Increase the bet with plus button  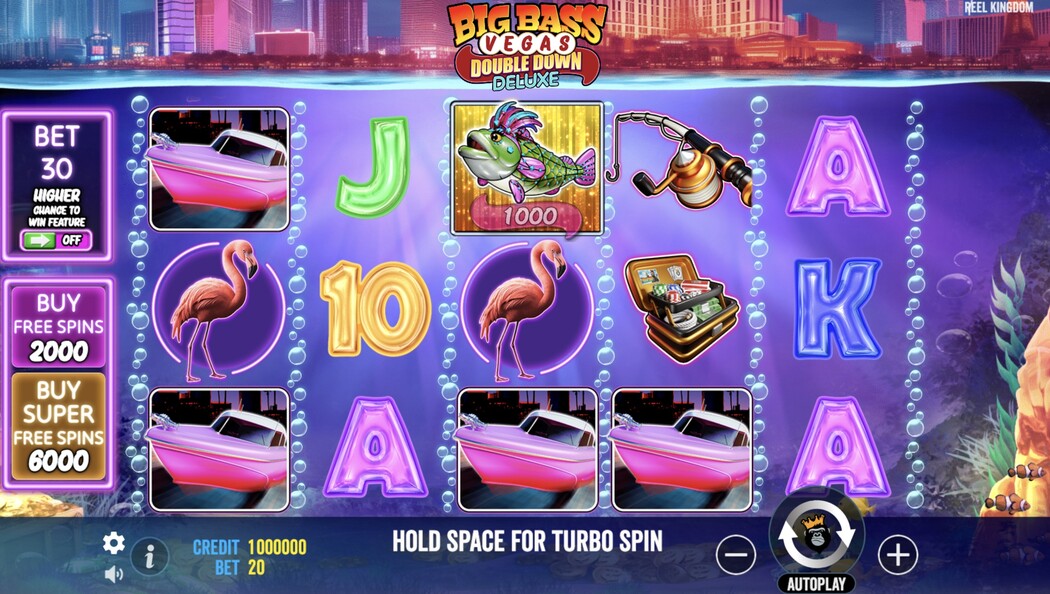point(897,554)
